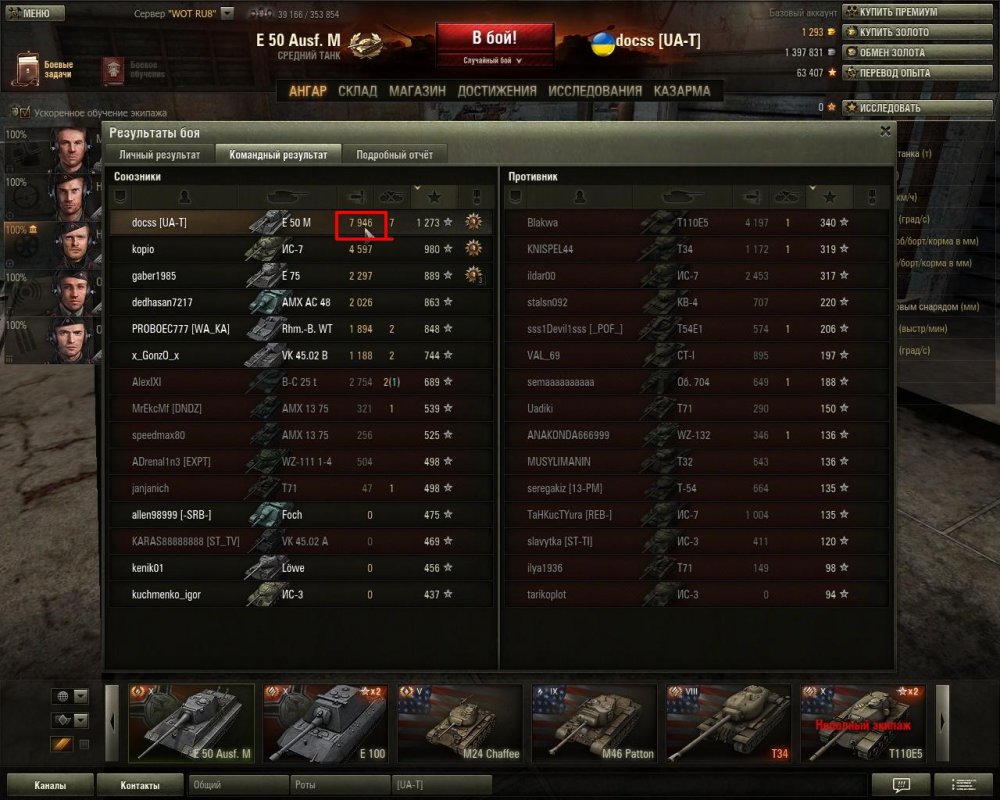1000x800 pixels.
Task: Open the Каналы chat channels button
Action: [50, 785]
